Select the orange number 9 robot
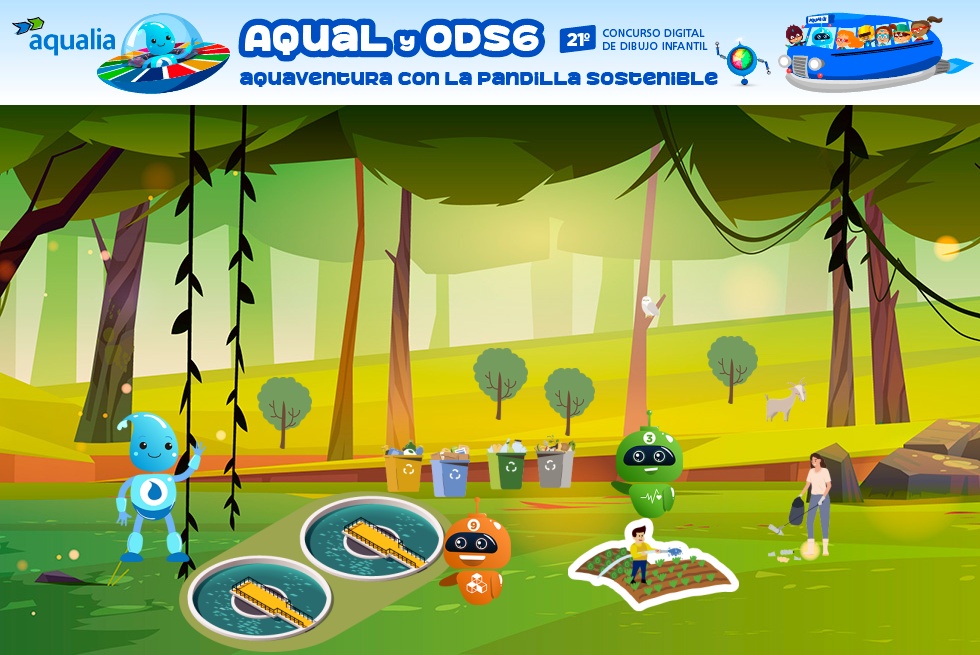This screenshot has width=980, height=655. 476,555
